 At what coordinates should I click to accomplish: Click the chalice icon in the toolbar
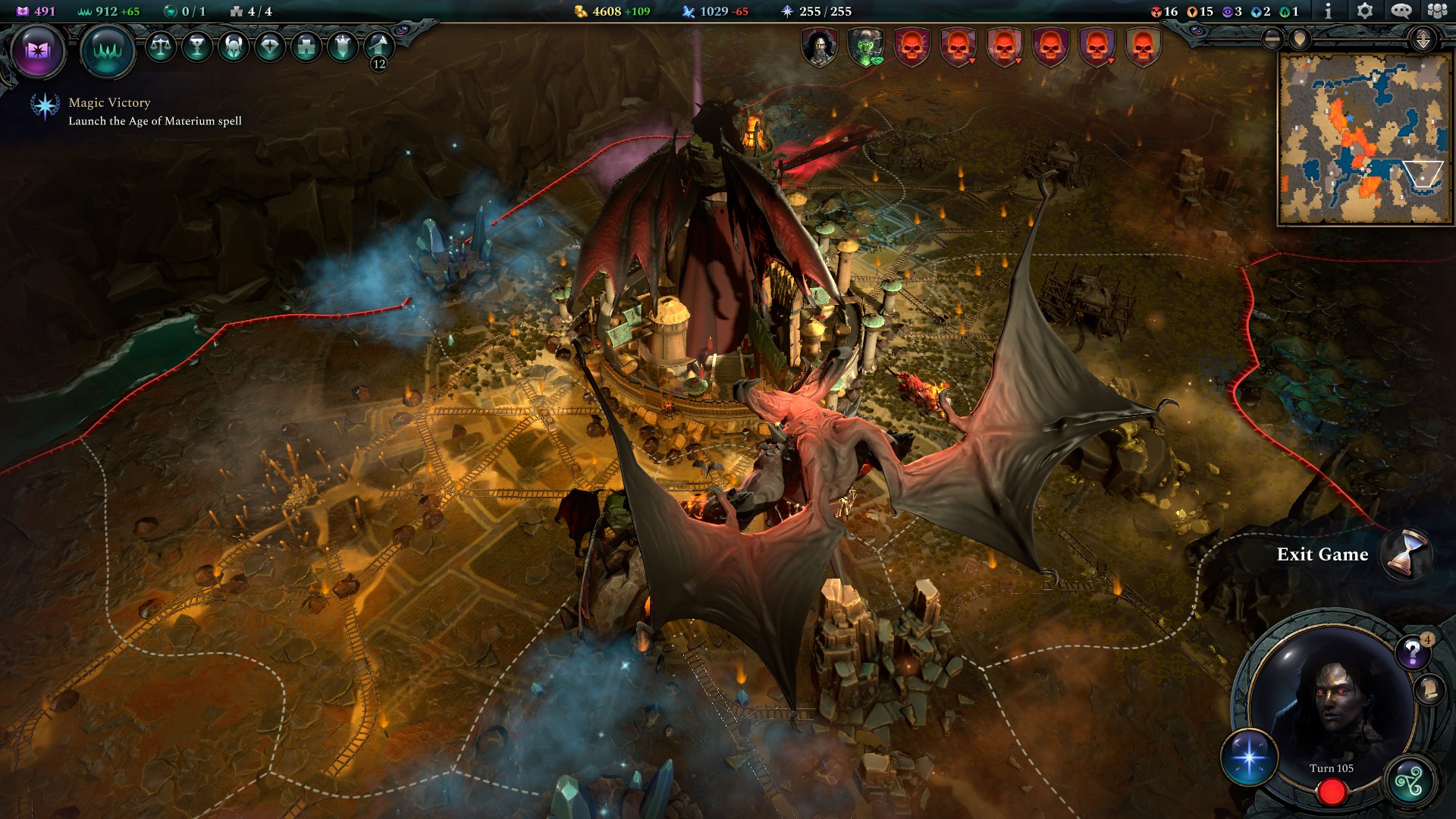click(x=197, y=47)
